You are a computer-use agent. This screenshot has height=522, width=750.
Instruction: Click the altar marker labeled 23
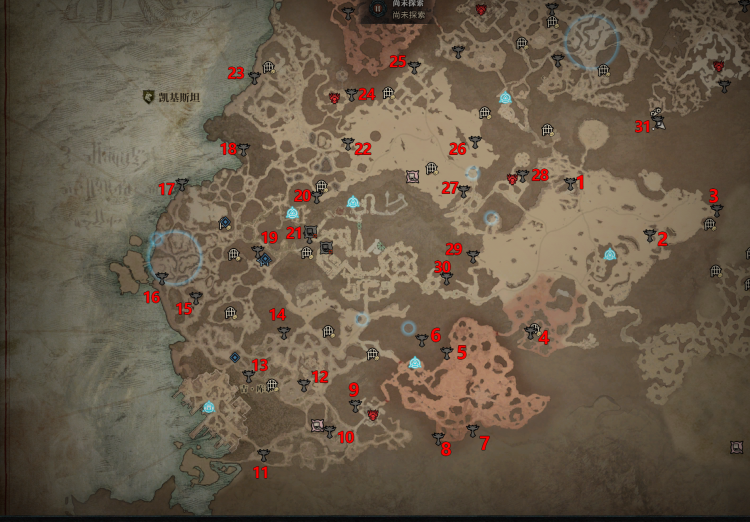click(x=254, y=76)
